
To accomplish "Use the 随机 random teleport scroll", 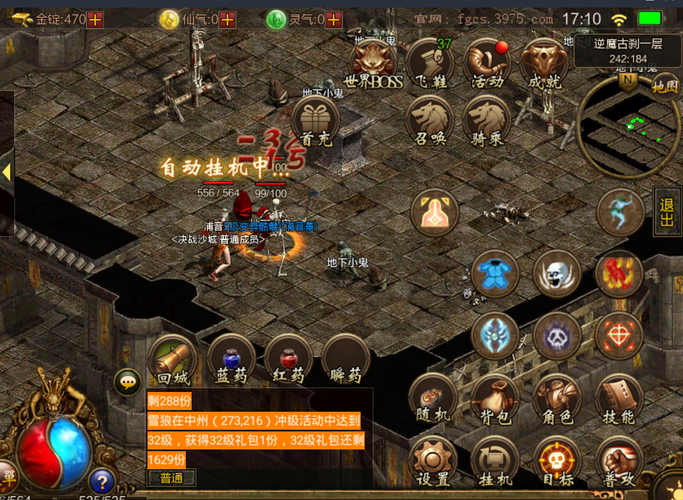I will 433,400.
